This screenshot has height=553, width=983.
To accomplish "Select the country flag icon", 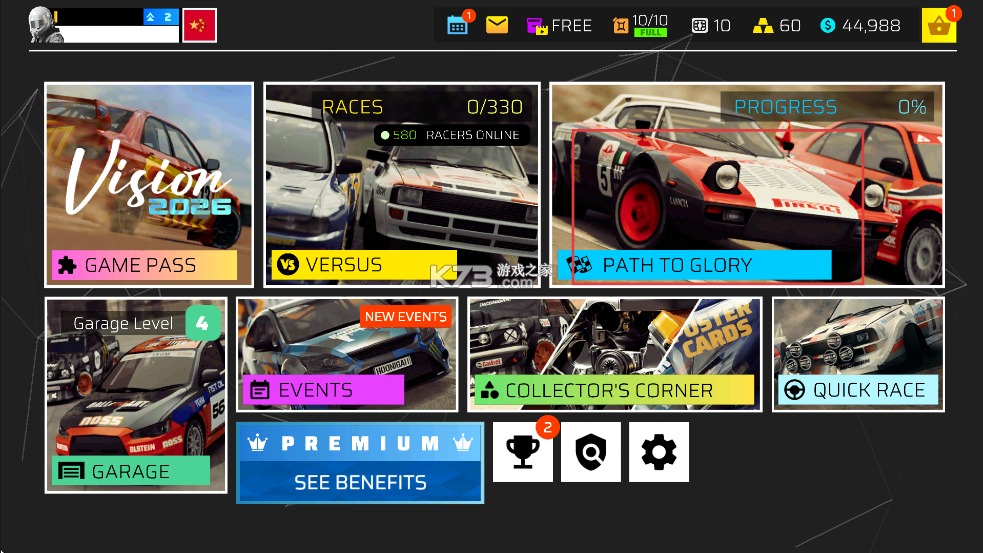I will (x=200, y=25).
